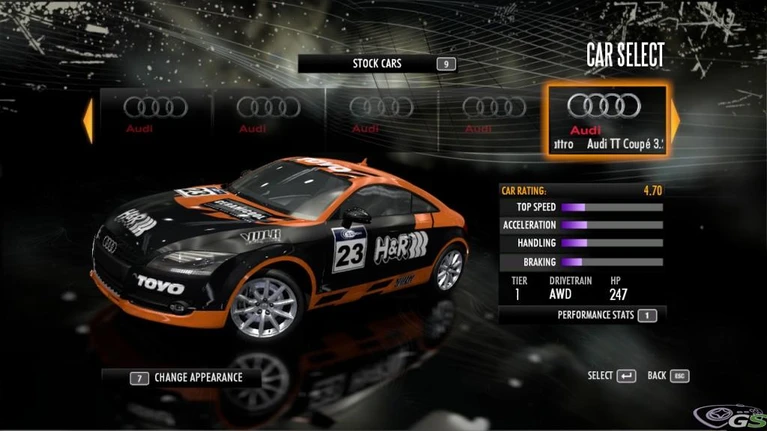
Task: Click the right orange carousel arrow
Action: coord(674,121)
